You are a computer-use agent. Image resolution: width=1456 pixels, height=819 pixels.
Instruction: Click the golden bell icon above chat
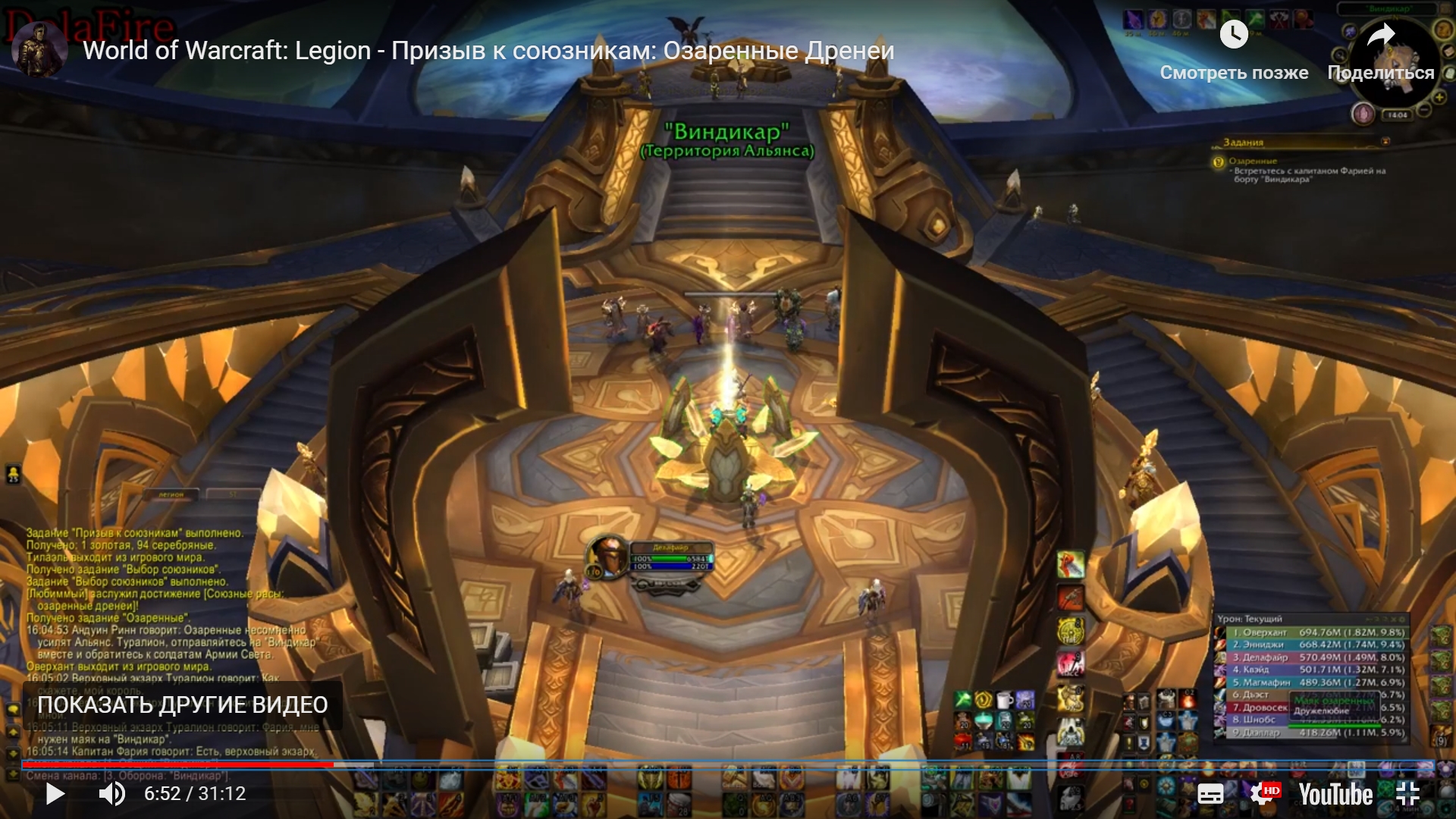coord(13,475)
